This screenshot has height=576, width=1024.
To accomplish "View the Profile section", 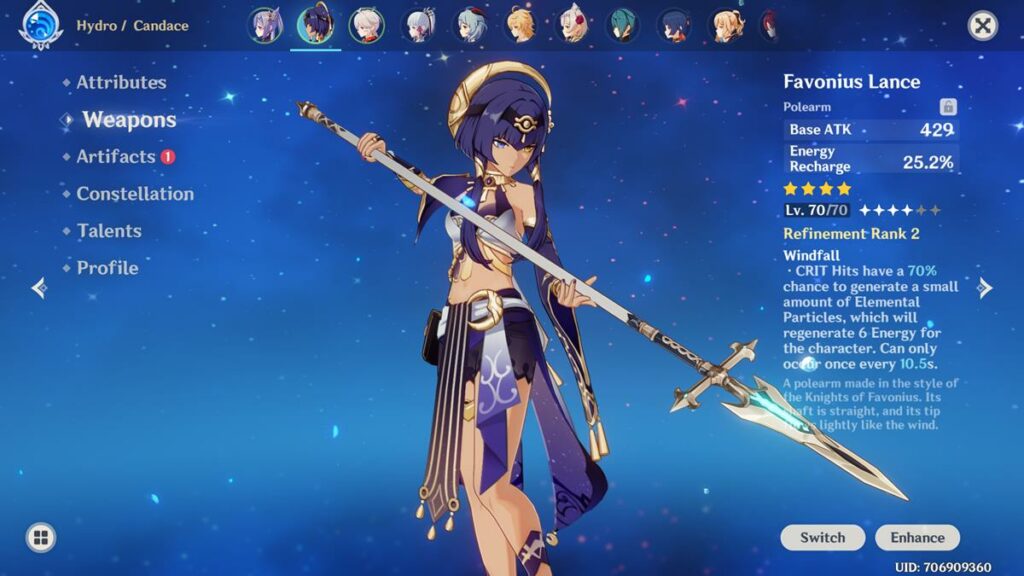I will (x=107, y=268).
